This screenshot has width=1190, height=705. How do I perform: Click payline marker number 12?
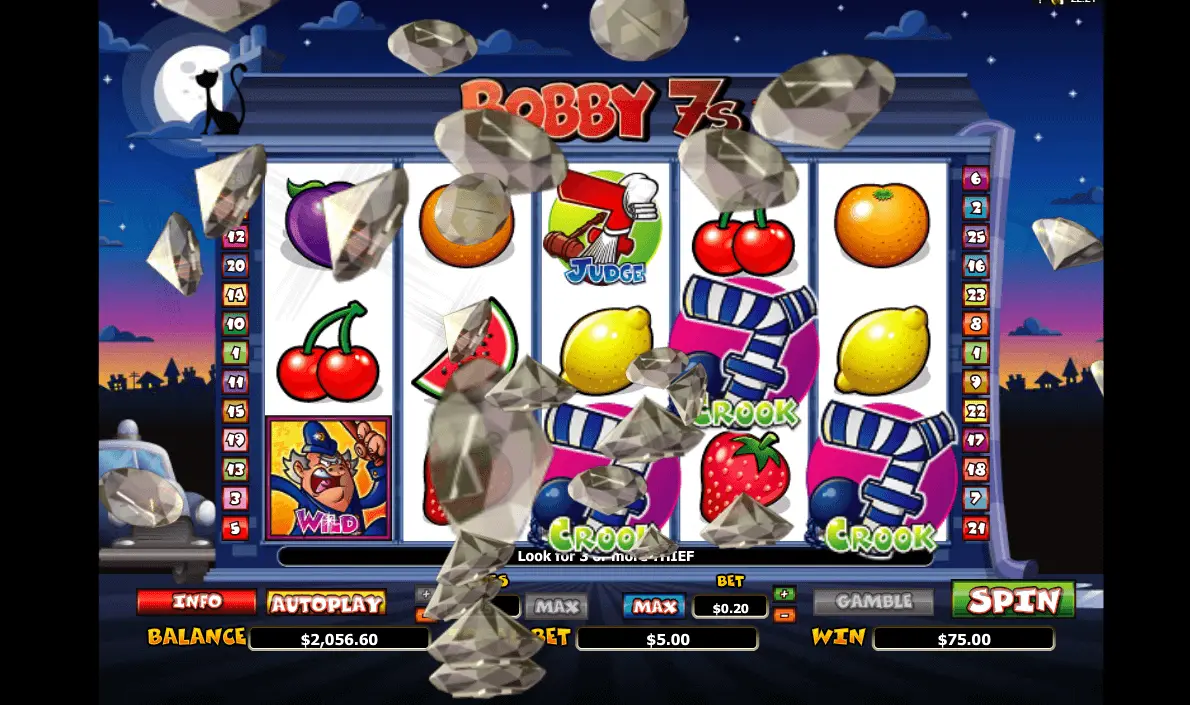(235, 237)
